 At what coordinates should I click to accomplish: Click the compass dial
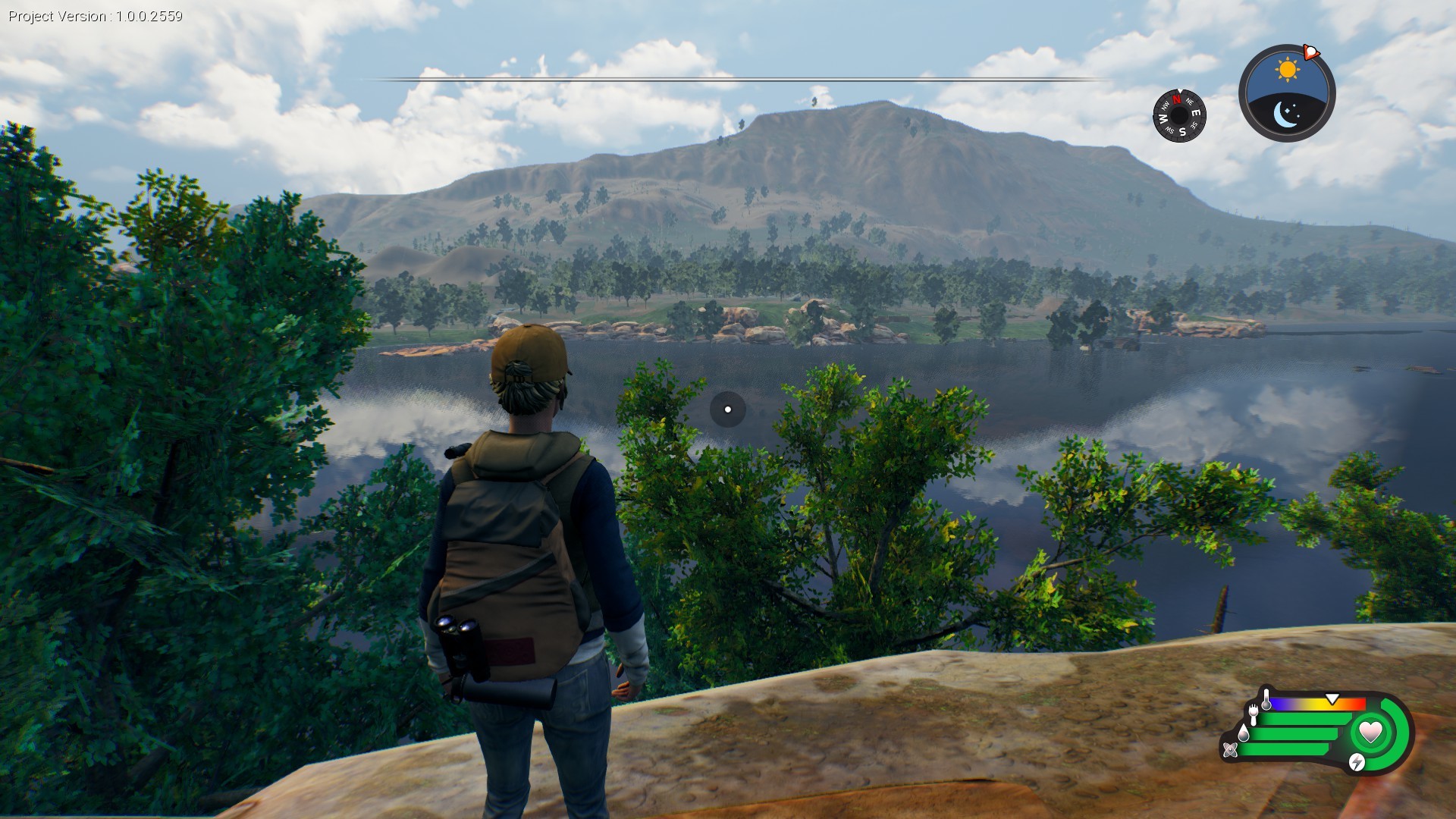[x=1179, y=115]
